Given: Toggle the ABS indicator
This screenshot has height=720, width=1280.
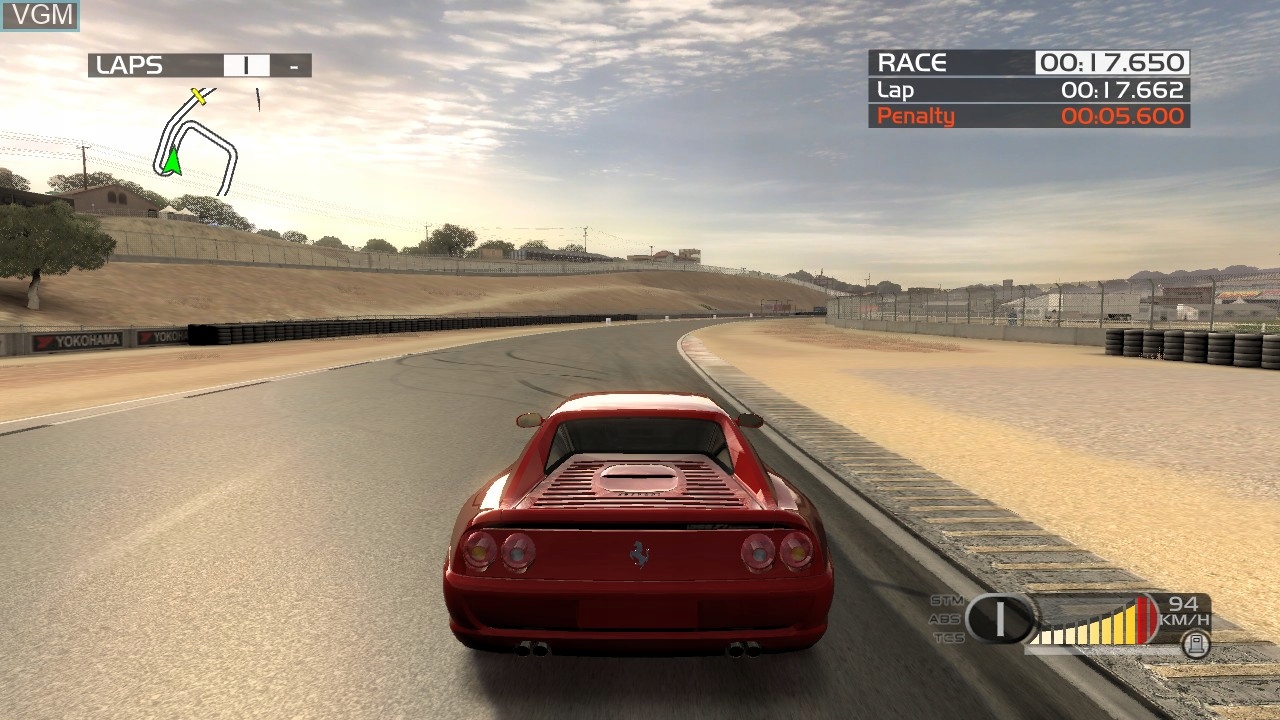Looking at the screenshot, I should coord(945,619).
